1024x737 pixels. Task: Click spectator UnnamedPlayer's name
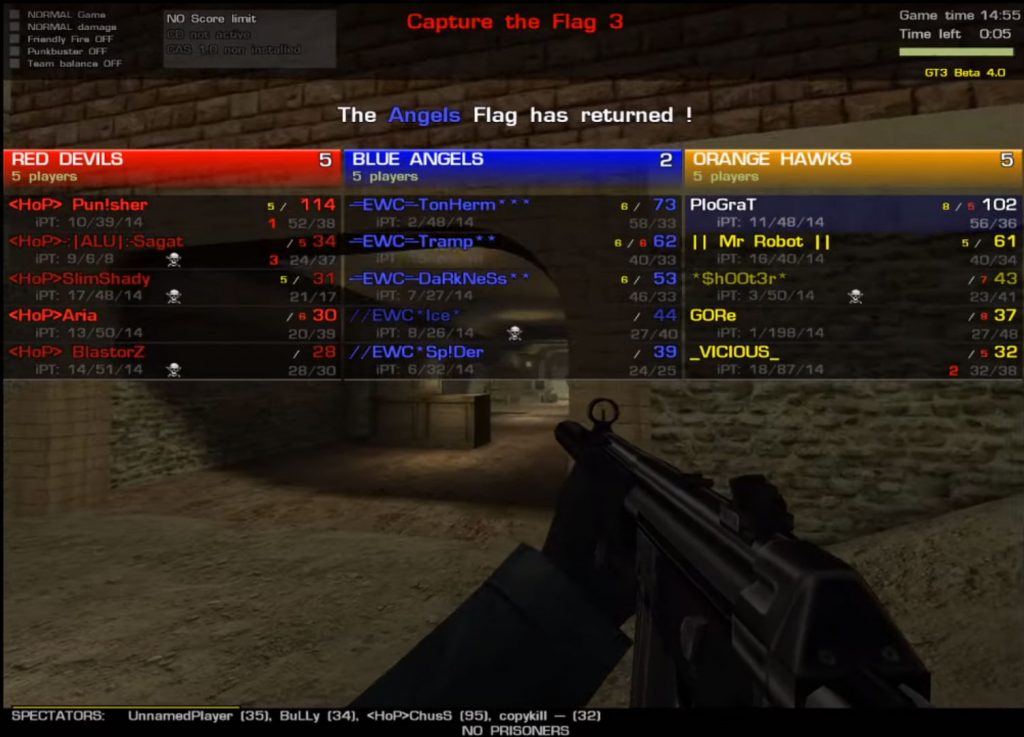172,716
